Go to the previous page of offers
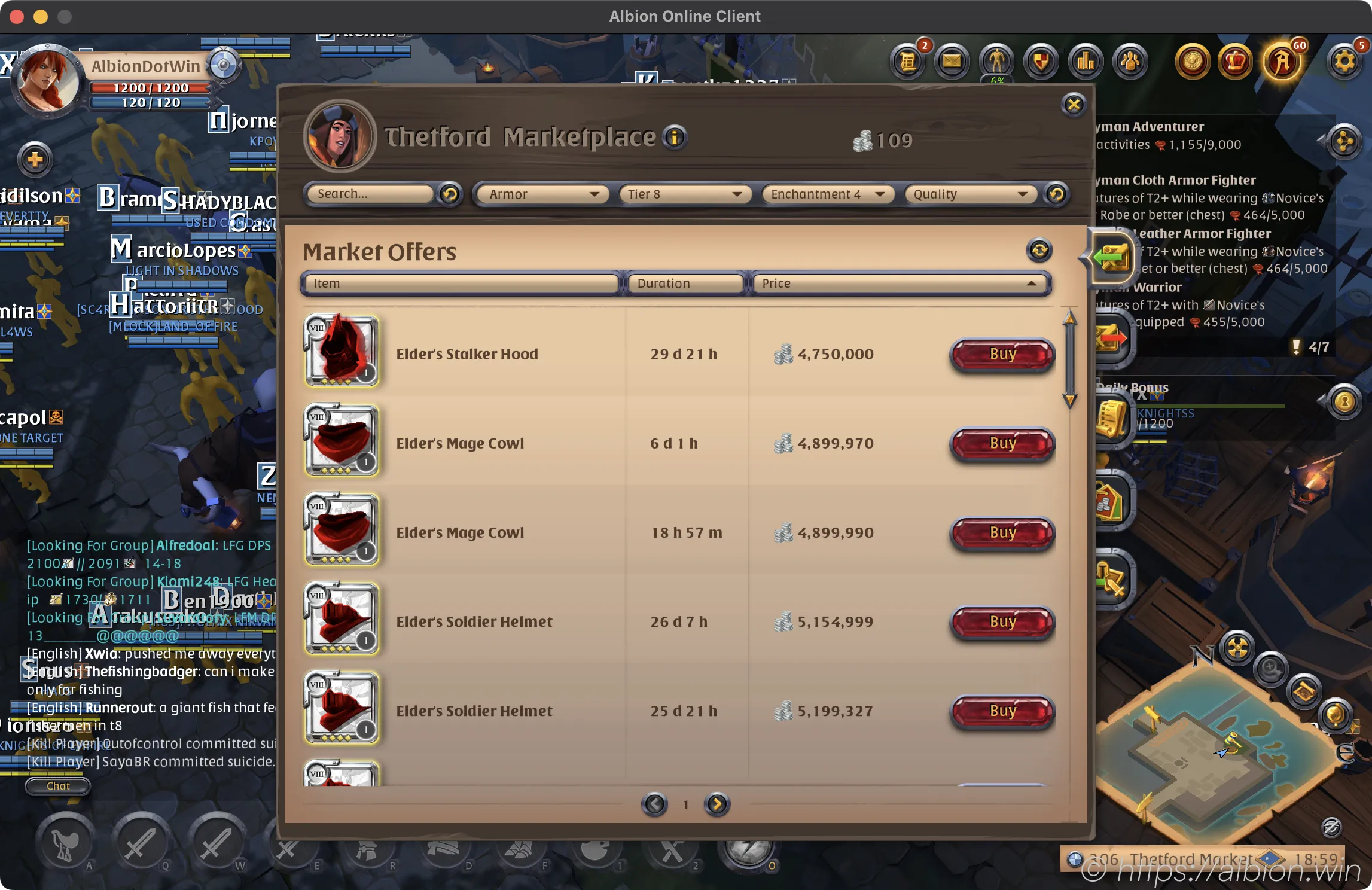The height and width of the screenshot is (890, 1372). click(x=654, y=804)
